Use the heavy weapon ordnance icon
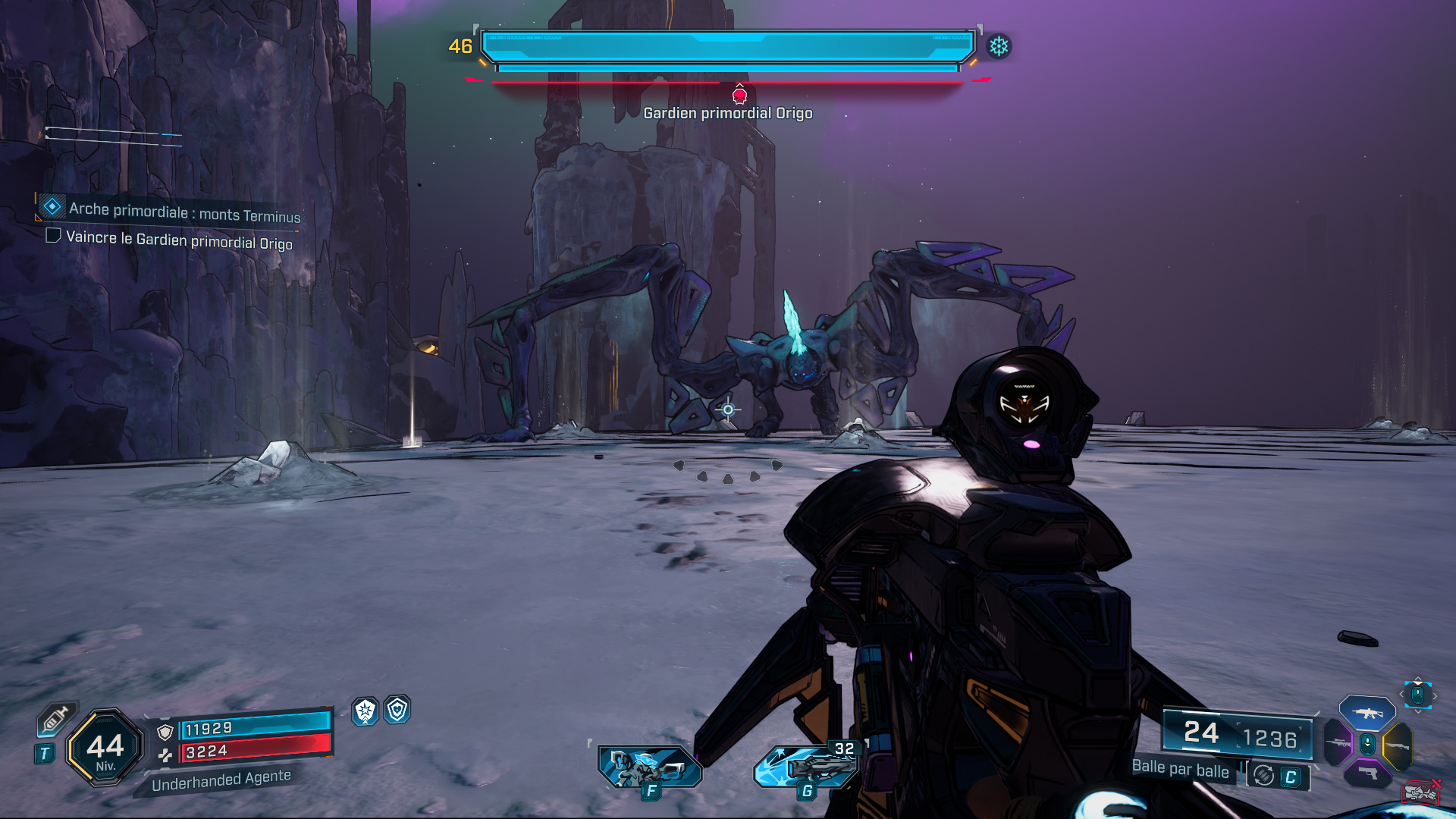Screen dimensions: 1456x819 pos(807,767)
